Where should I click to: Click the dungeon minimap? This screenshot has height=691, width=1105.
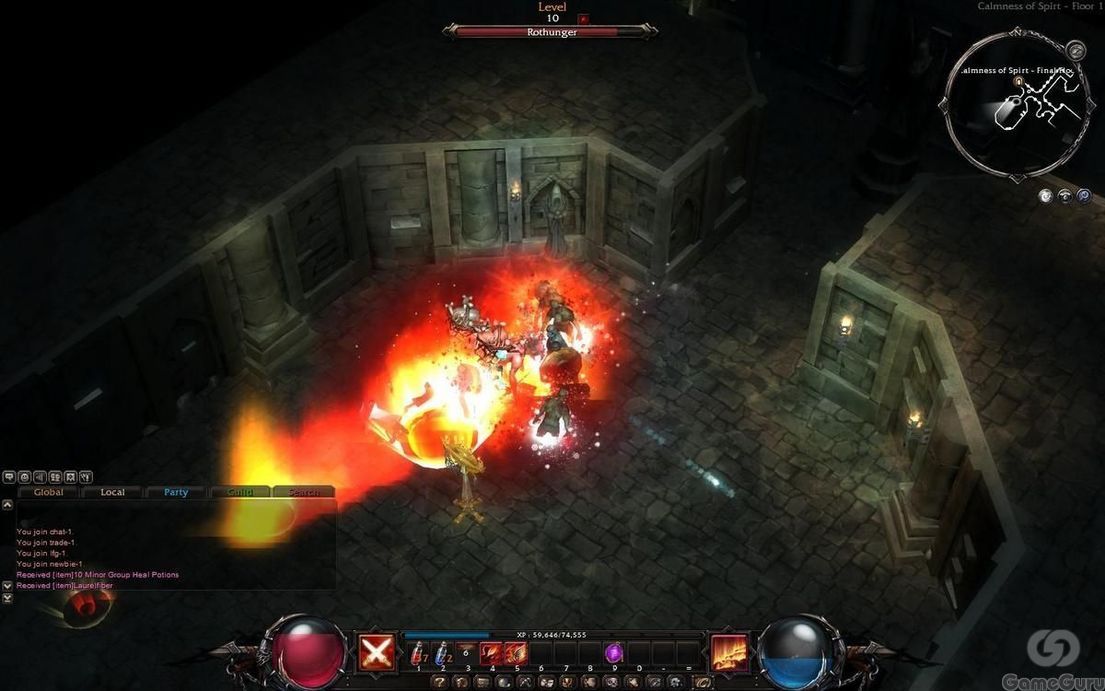point(1016,105)
